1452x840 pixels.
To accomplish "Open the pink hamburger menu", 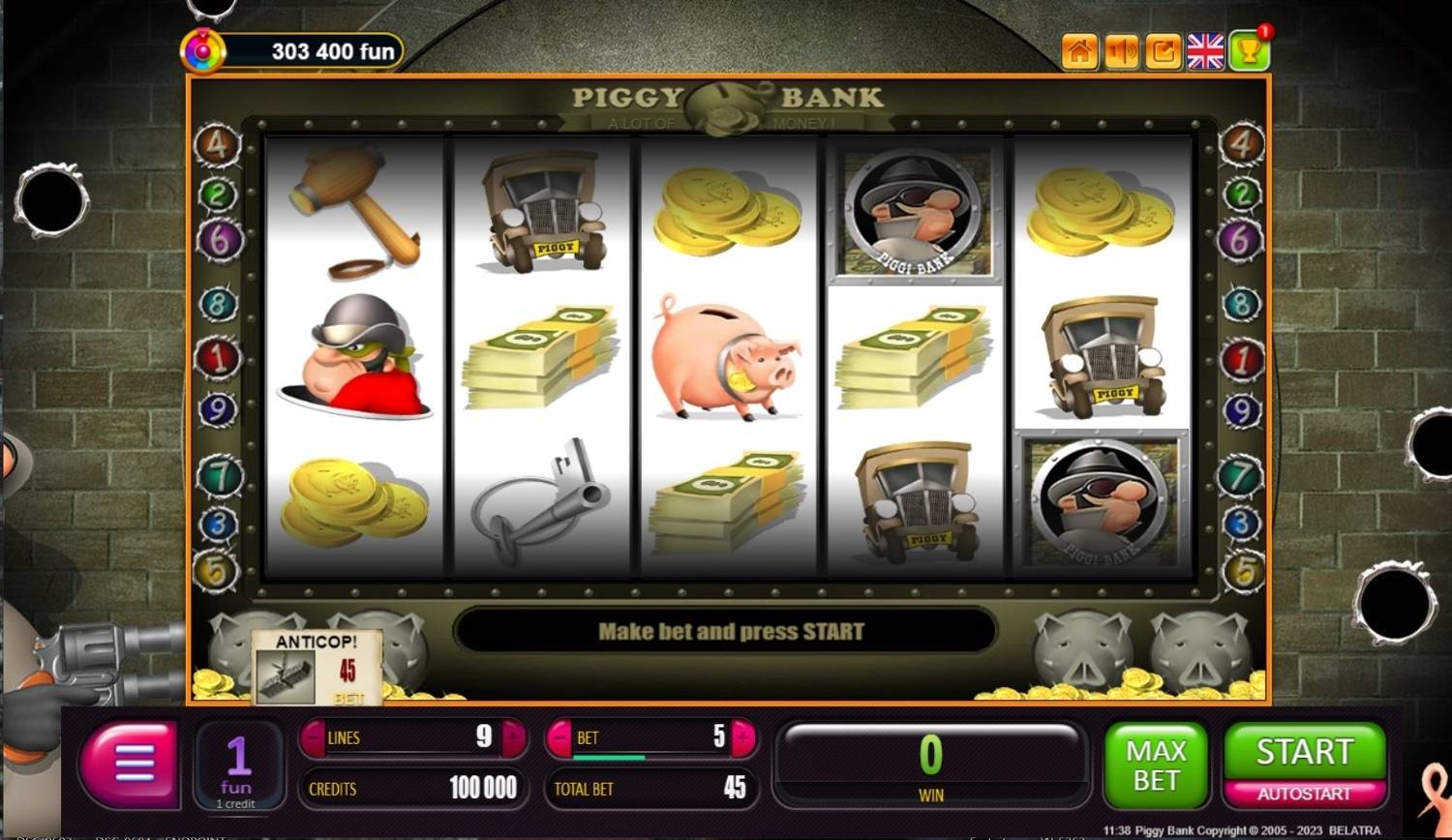I will pyautogui.click(x=129, y=765).
